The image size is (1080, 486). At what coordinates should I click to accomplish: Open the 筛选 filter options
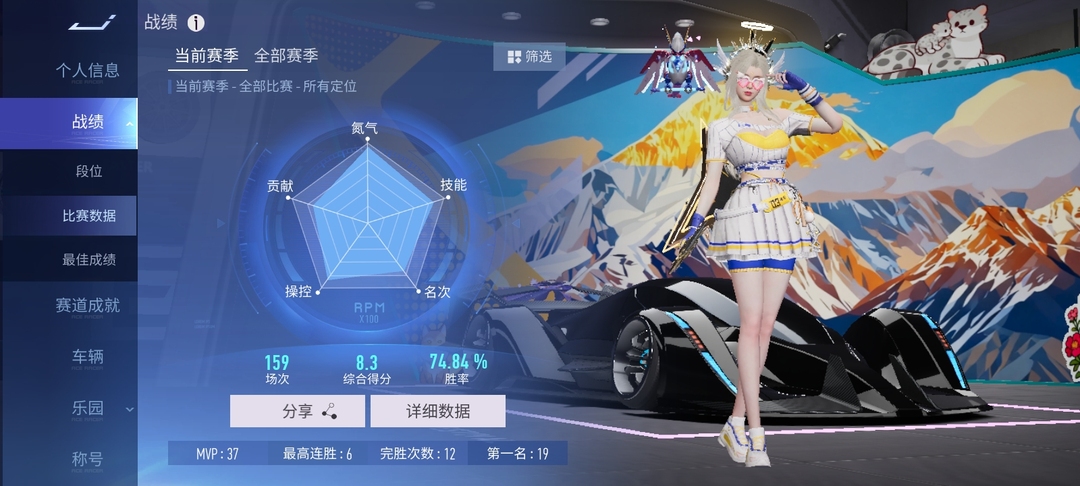click(529, 57)
